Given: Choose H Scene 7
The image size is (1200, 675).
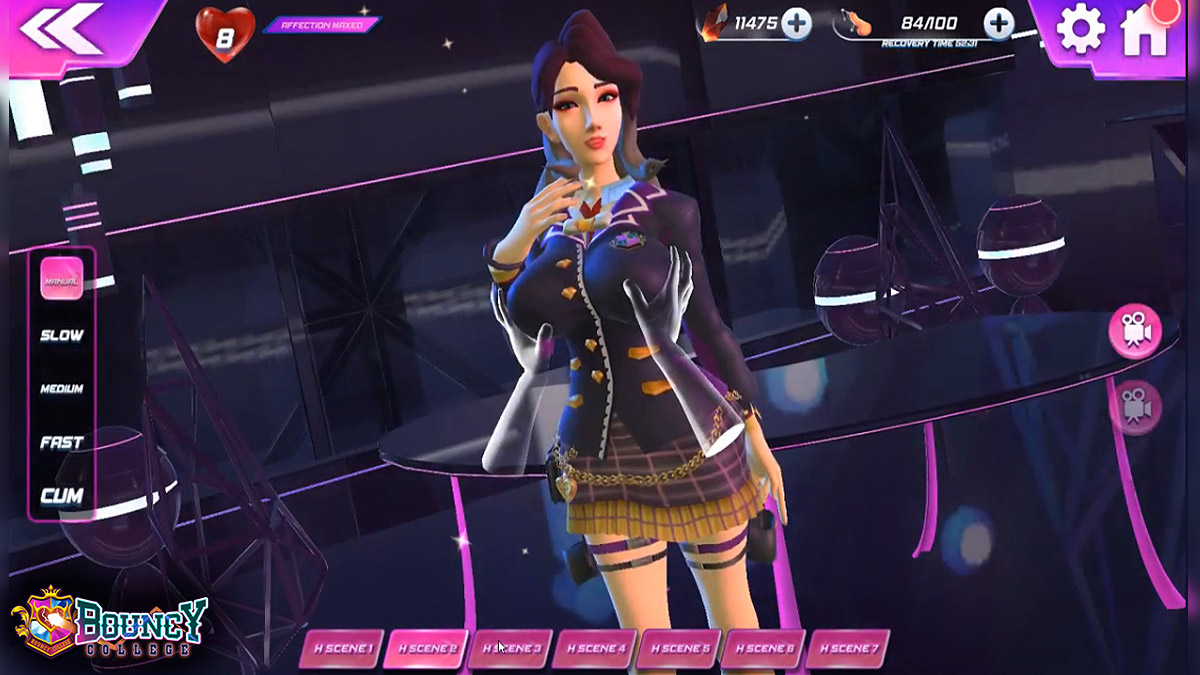Looking at the screenshot, I should coord(847,648).
